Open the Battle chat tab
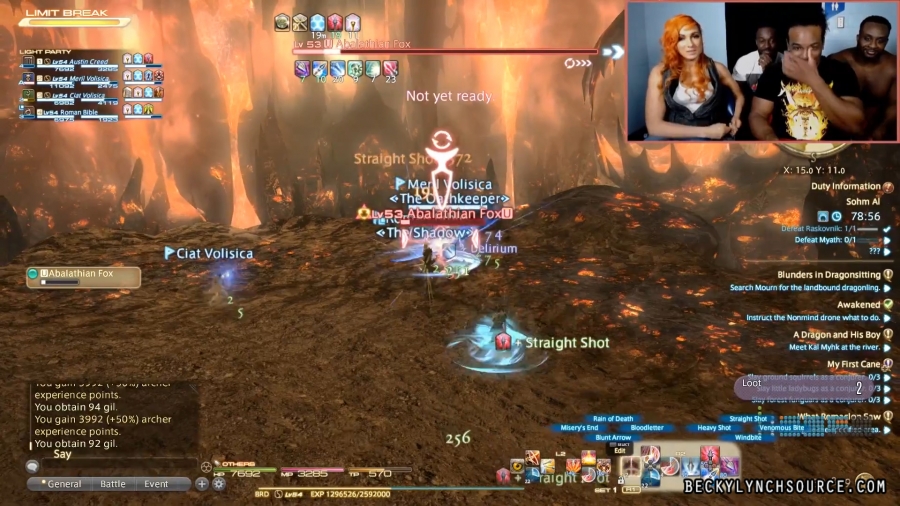 pyautogui.click(x=113, y=484)
